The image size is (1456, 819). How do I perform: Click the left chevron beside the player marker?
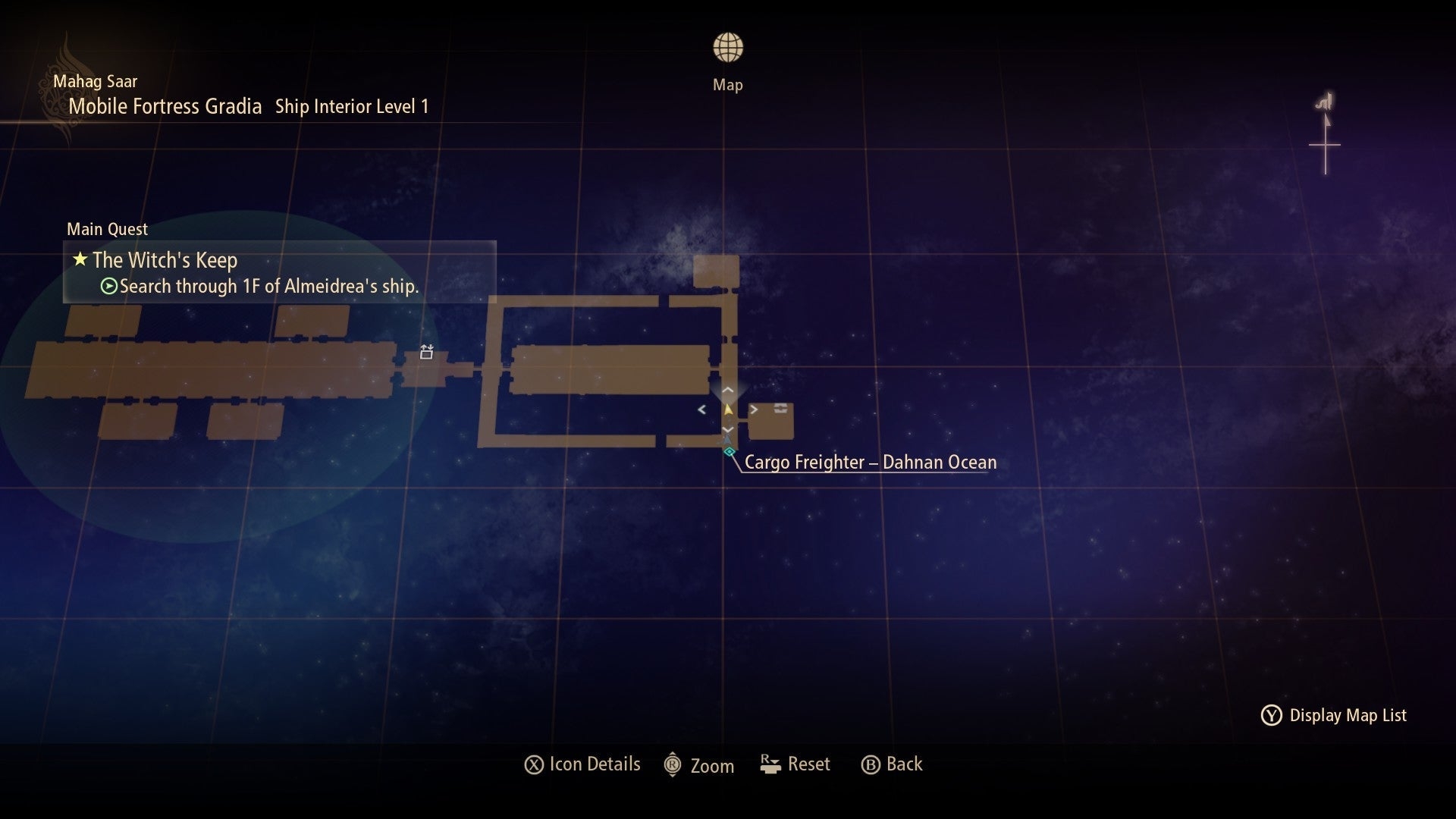[x=701, y=409]
